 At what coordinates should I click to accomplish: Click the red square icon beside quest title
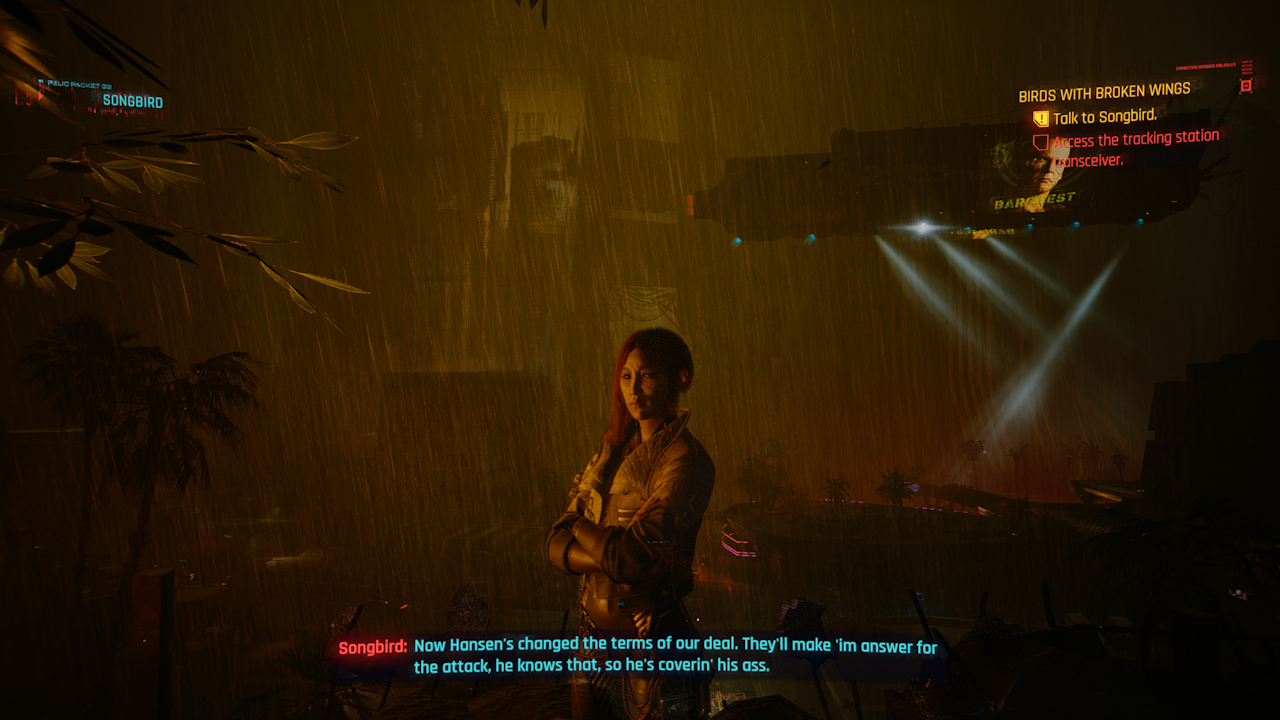[x=1245, y=86]
